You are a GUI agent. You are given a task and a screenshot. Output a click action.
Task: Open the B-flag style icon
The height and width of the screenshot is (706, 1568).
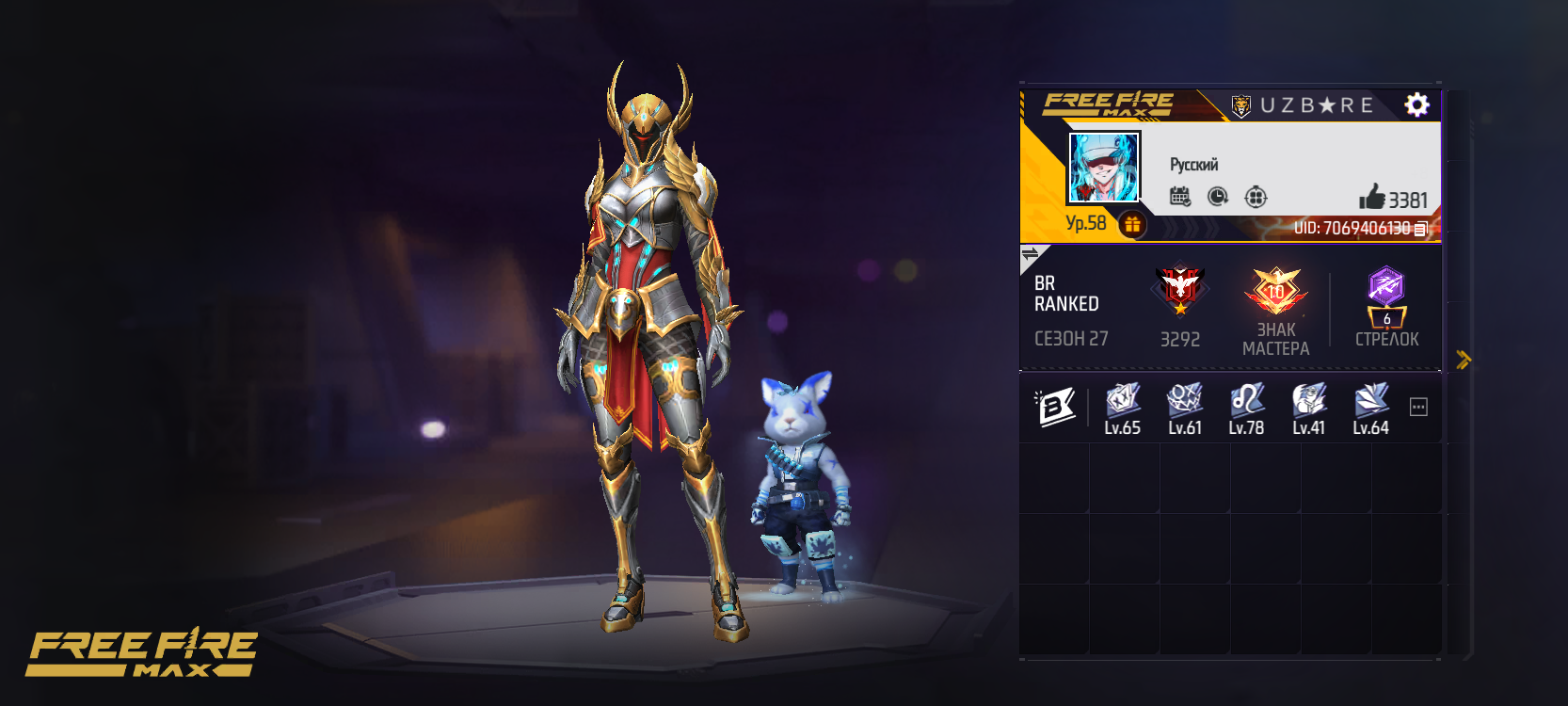tap(1055, 407)
